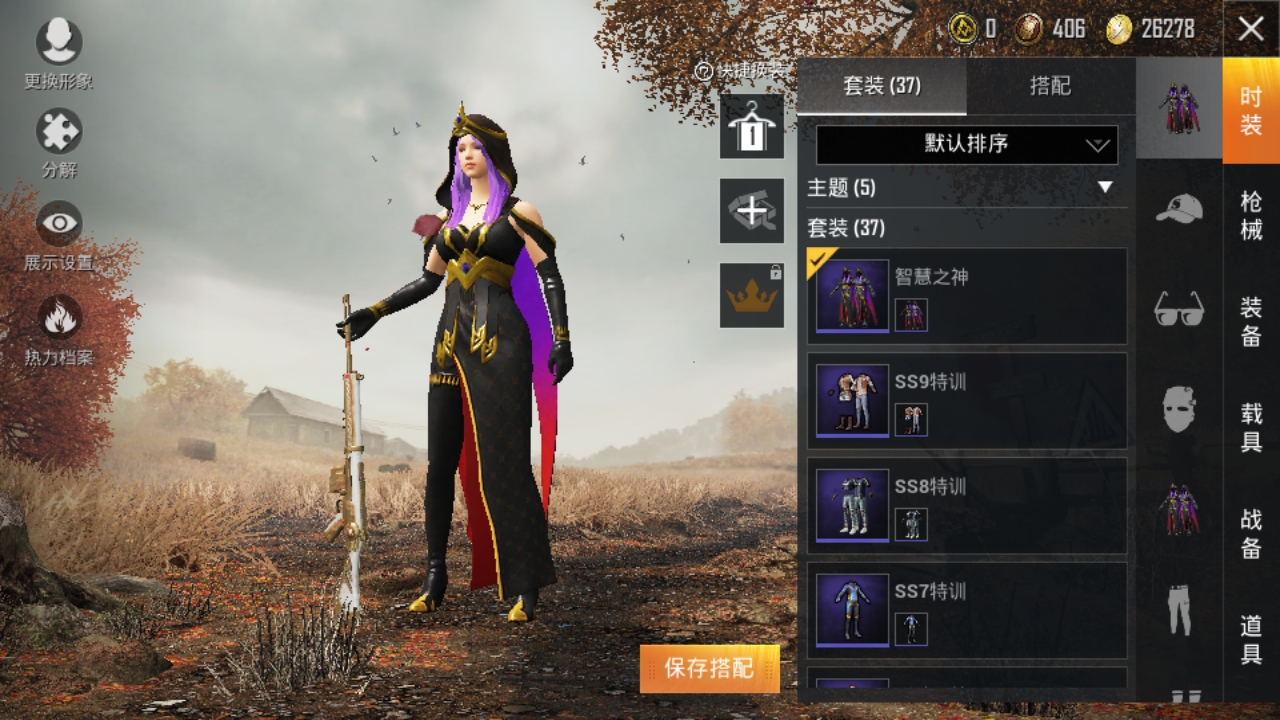Click the clothes hanger try-on icon
This screenshot has height=720, width=1280.
(x=751, y=130)
